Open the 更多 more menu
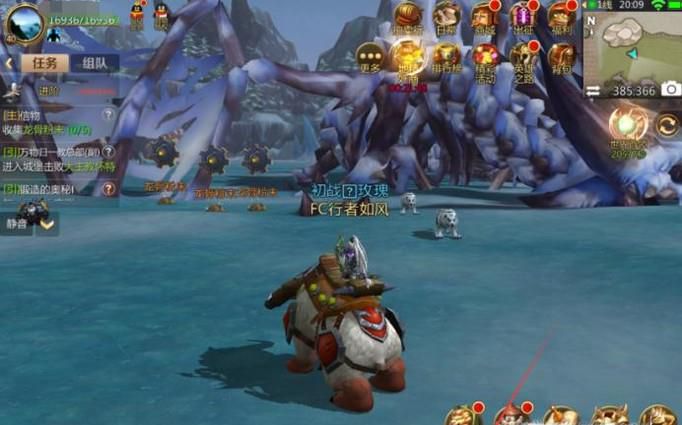This screenshot has width=682, height=425. [371, 58]
